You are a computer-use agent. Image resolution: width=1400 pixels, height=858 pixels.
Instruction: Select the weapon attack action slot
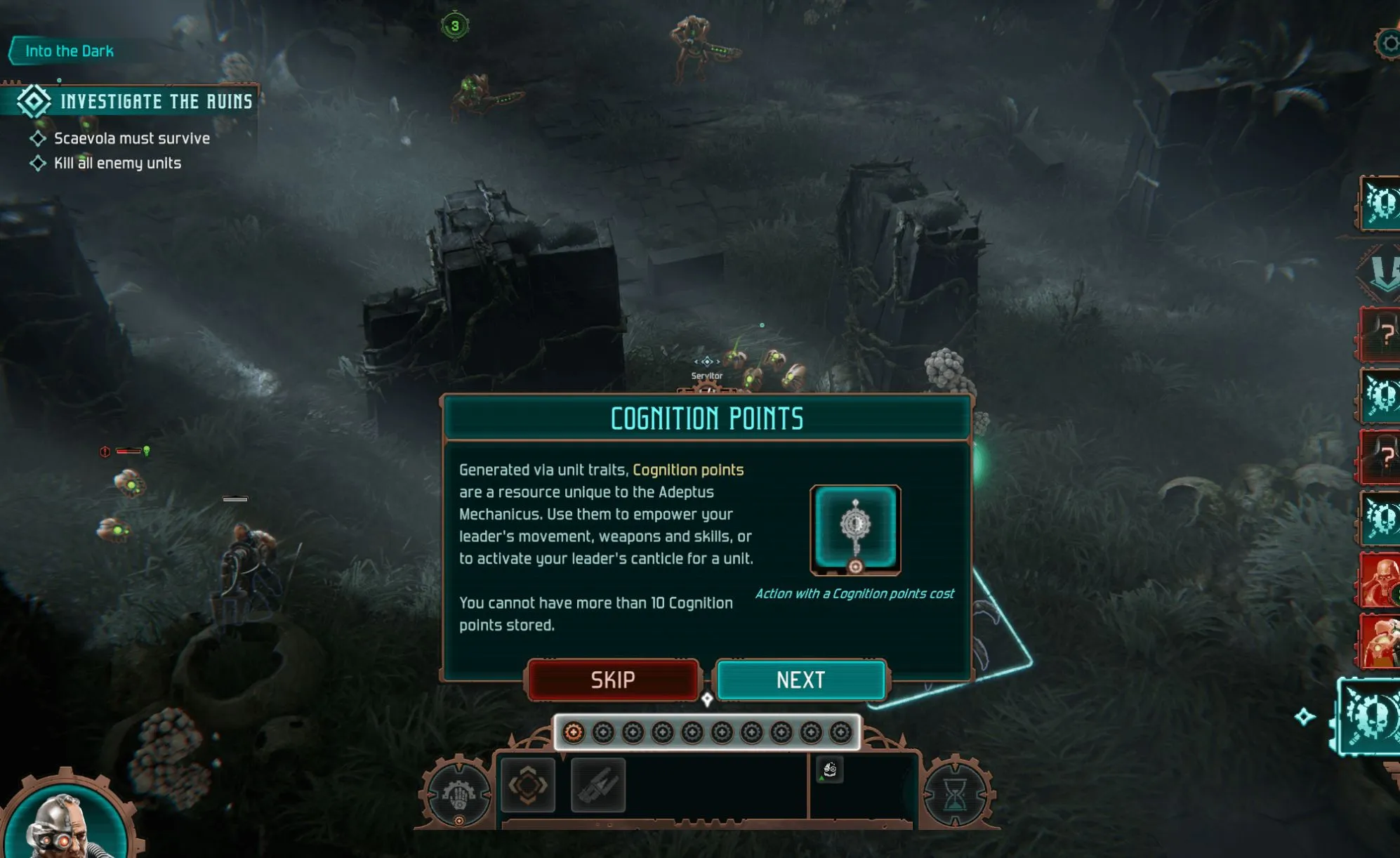tap(598, 785)
